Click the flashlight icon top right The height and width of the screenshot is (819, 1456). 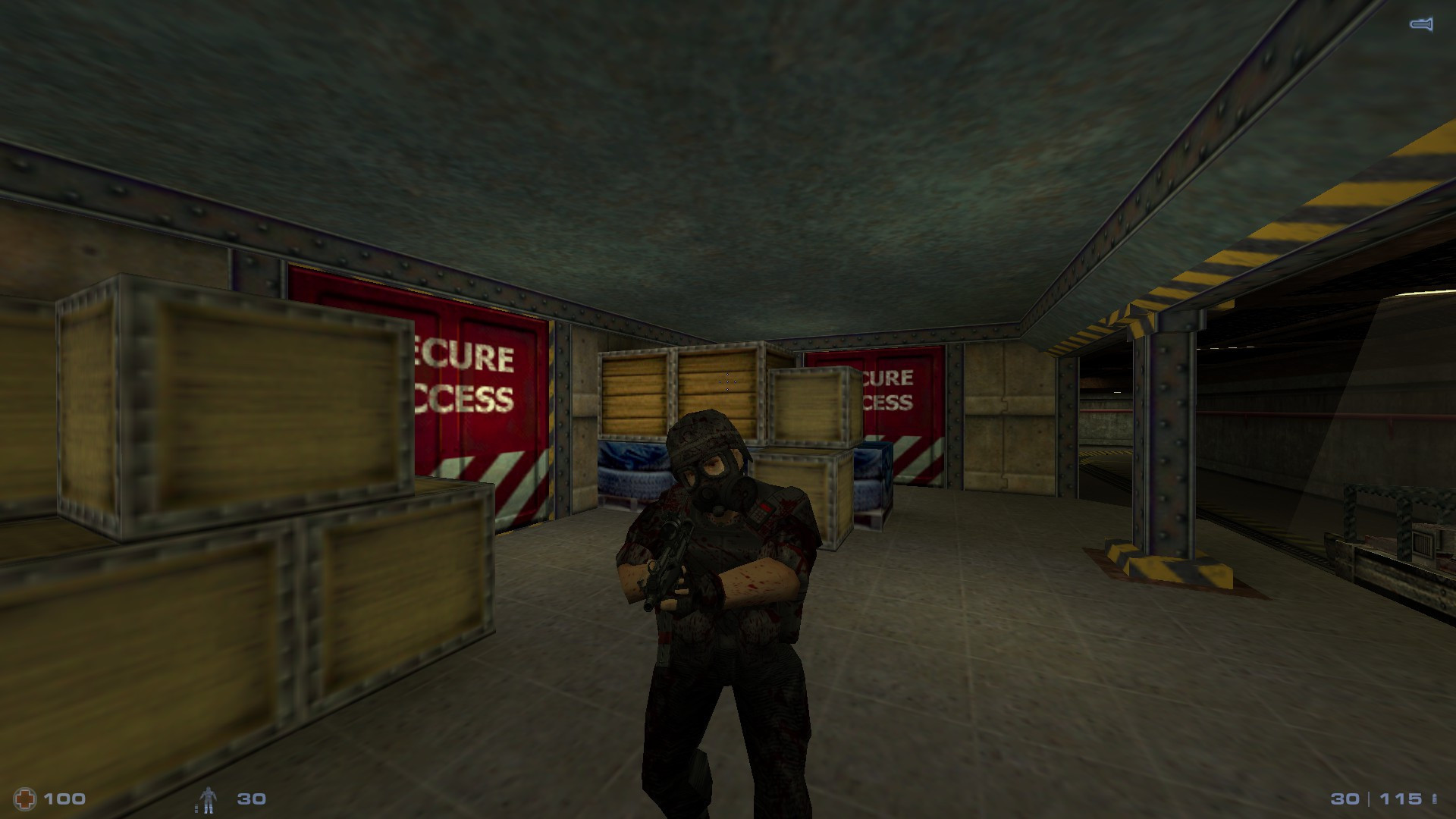click(1420, 23)
